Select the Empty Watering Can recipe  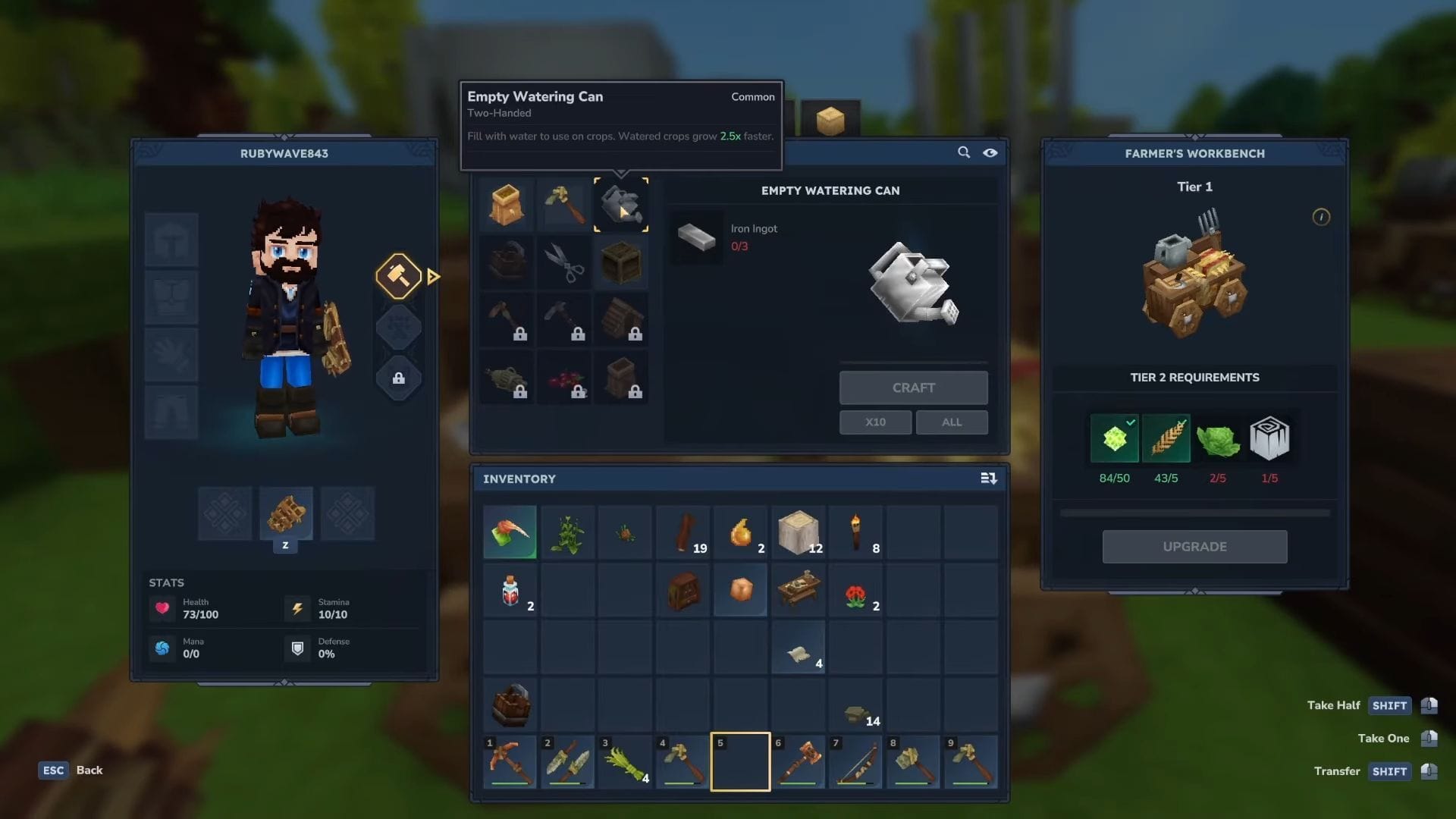621,205
